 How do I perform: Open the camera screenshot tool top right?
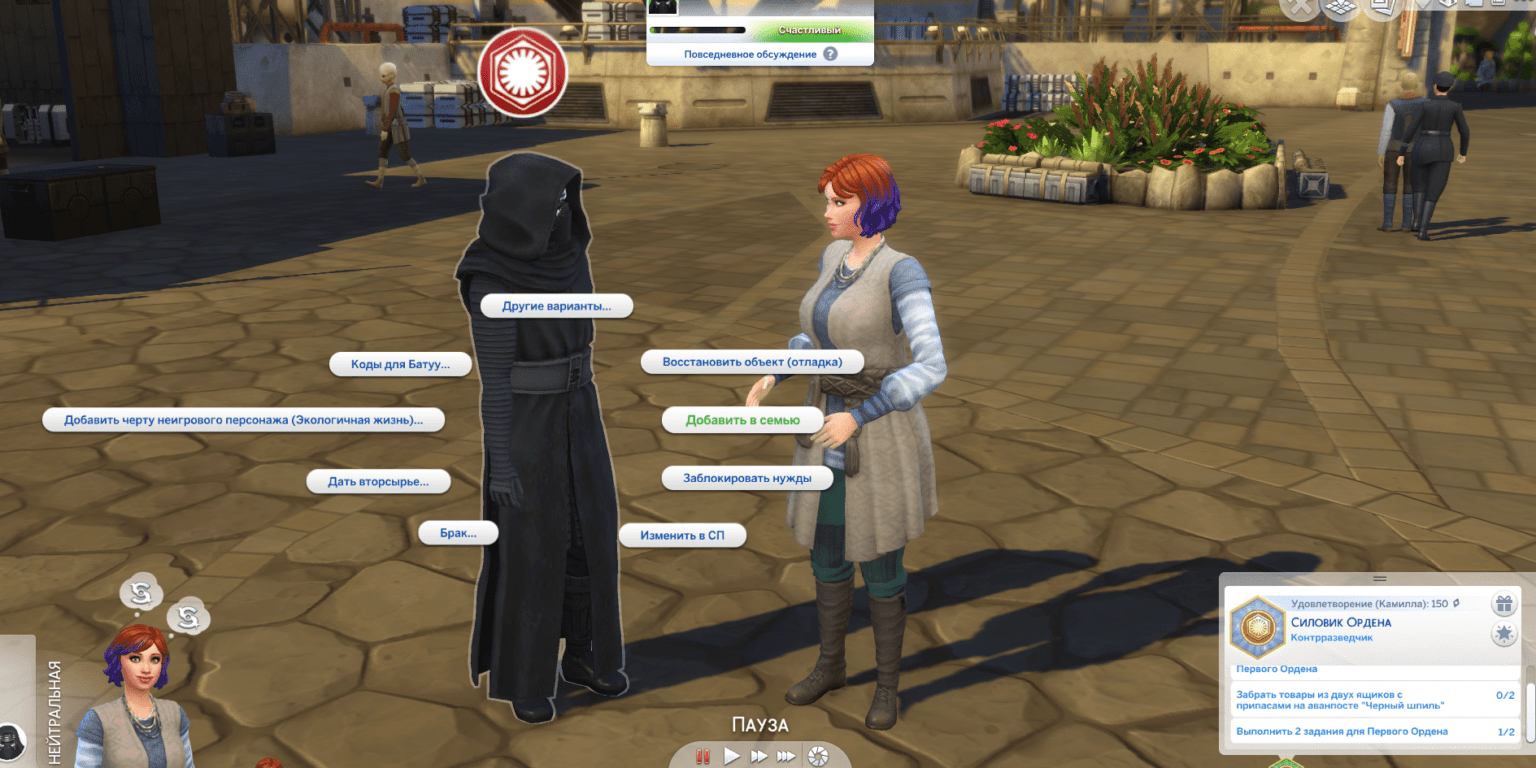tap(1497, 6)
